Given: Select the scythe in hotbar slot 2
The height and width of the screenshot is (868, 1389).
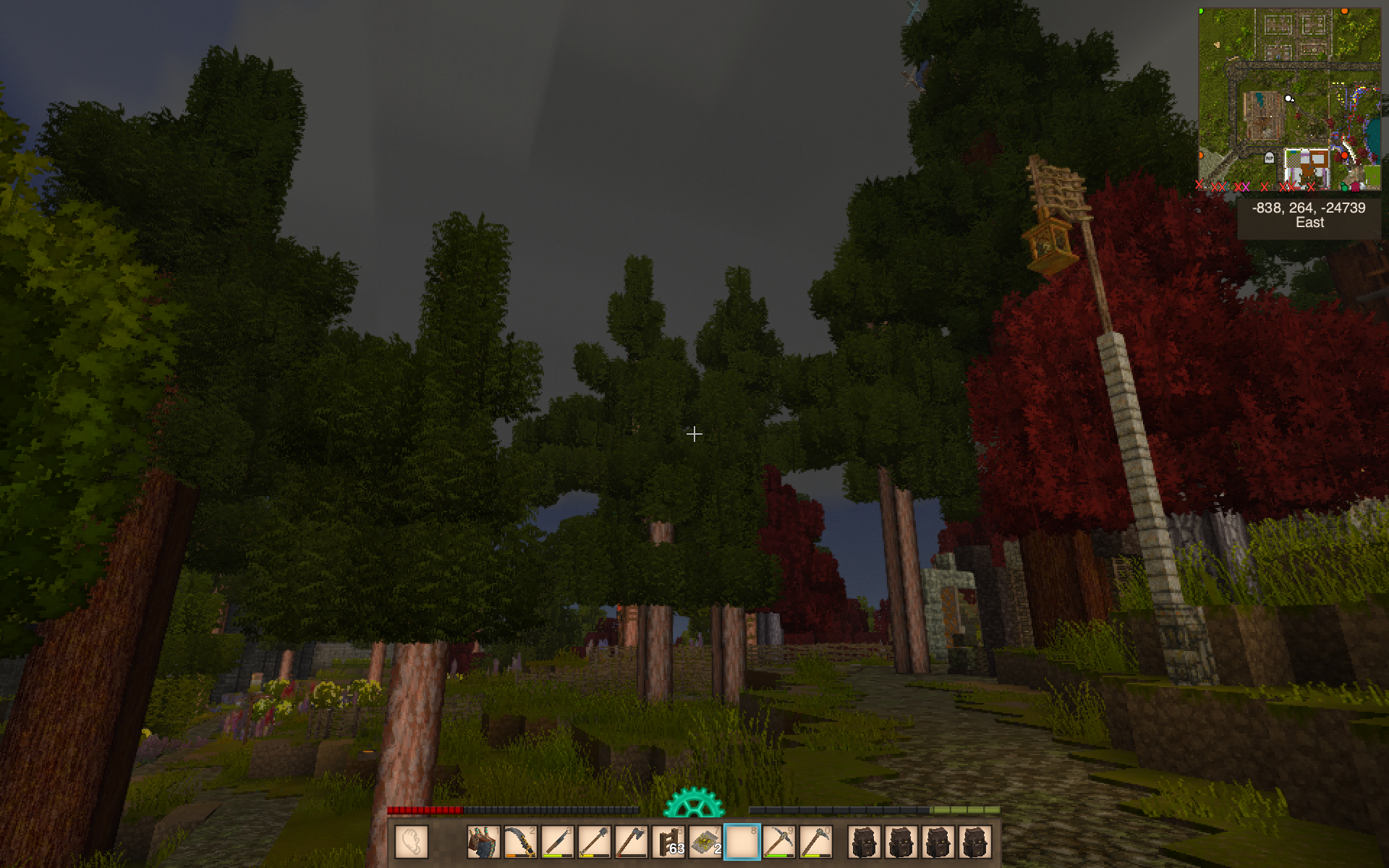Looking at the screenshot, I should 520,842.
